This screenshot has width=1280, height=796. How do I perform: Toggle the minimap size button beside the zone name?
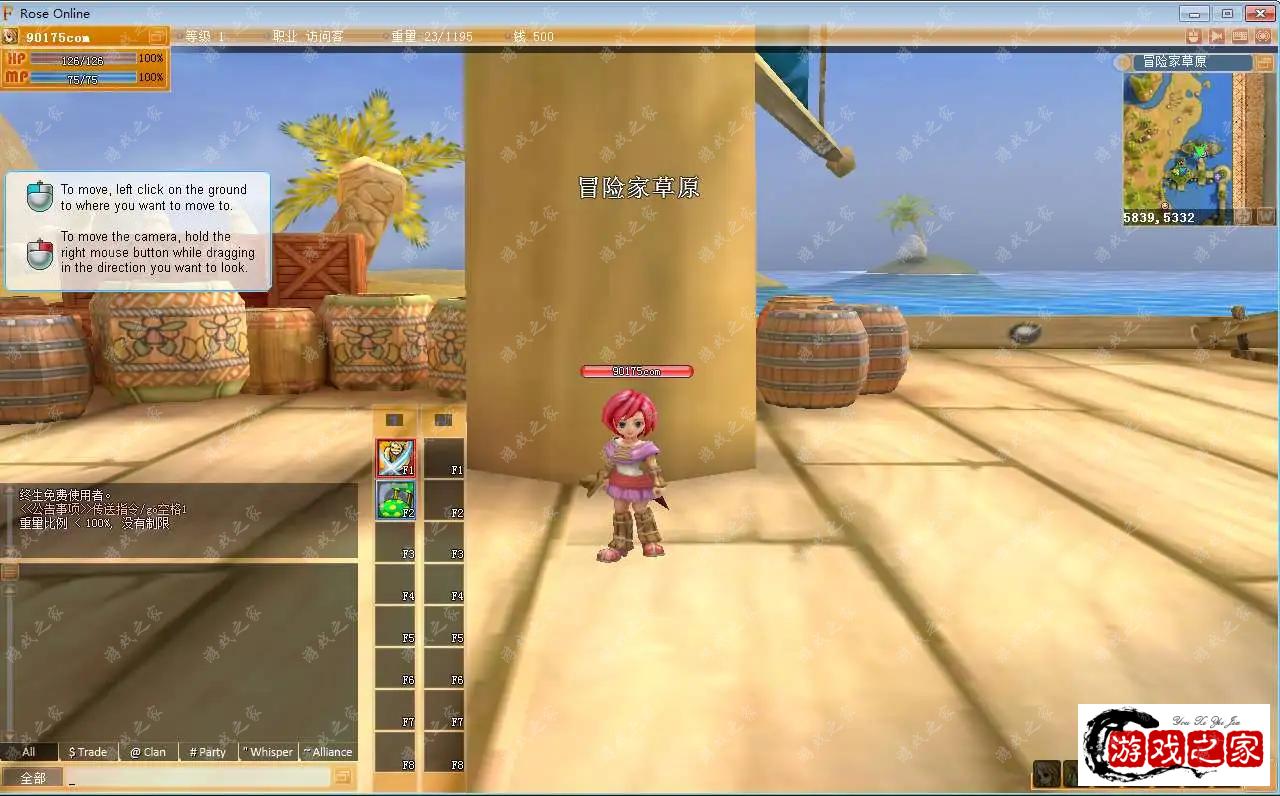click(1263, 62)
